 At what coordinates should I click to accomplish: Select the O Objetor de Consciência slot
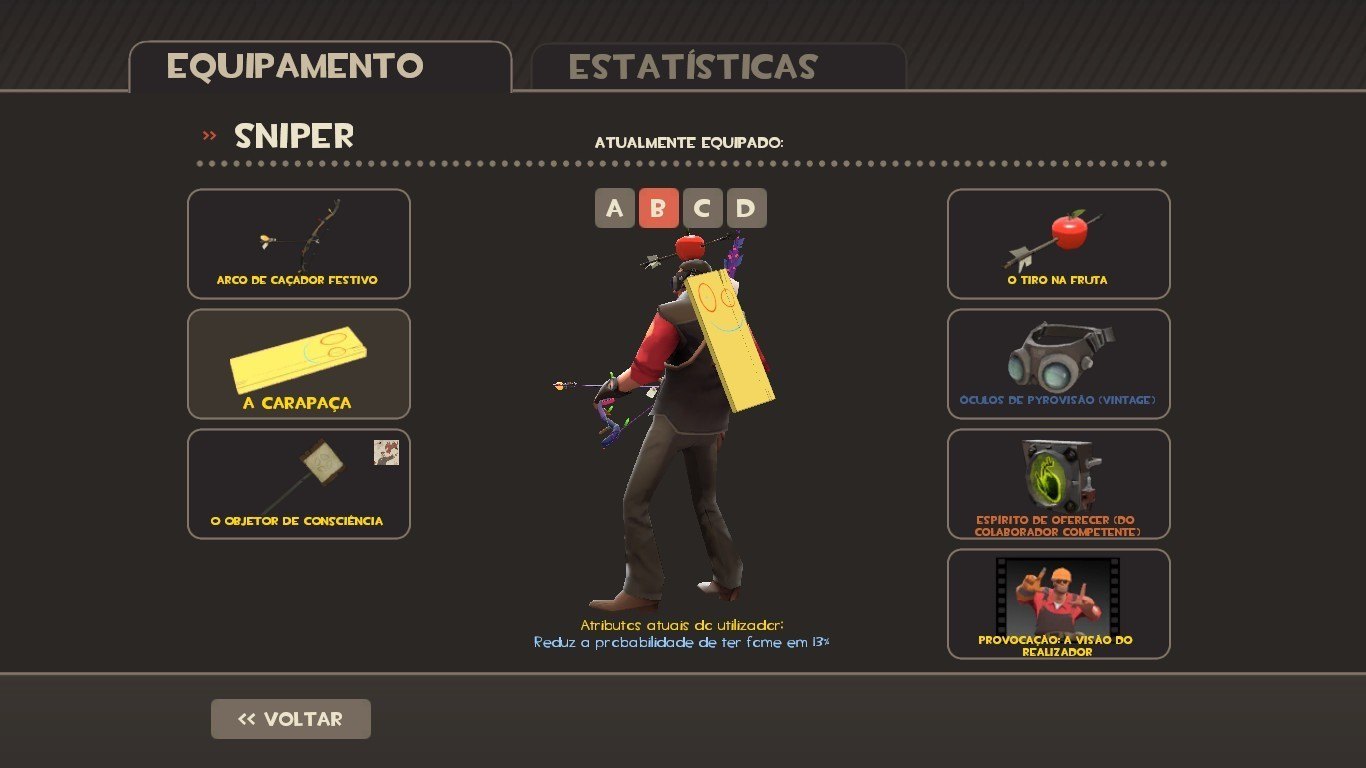tap(298, 484)
